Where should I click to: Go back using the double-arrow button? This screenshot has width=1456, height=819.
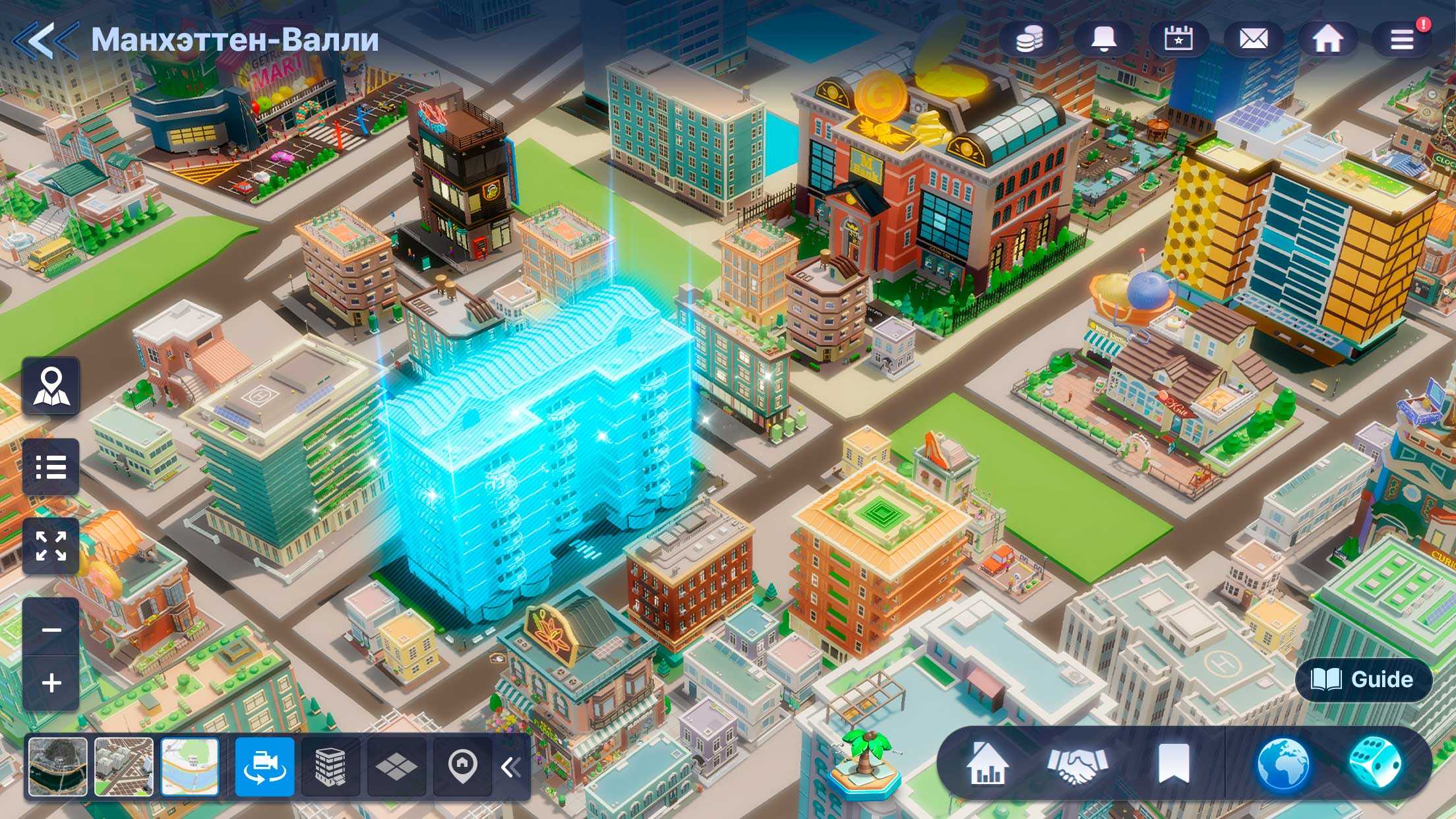(44, 40)
